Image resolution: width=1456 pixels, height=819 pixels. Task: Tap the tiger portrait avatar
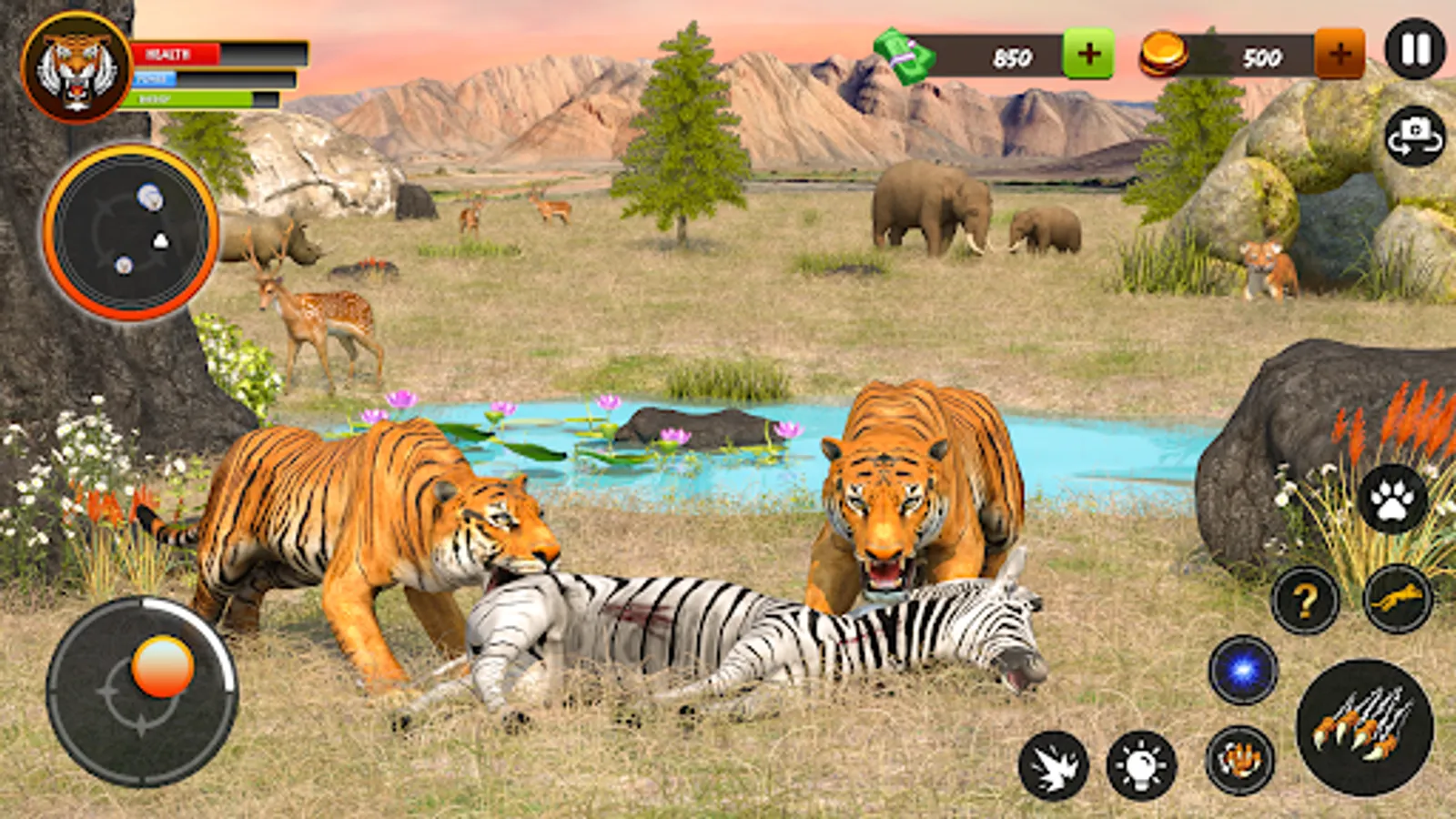pos(76,66)
